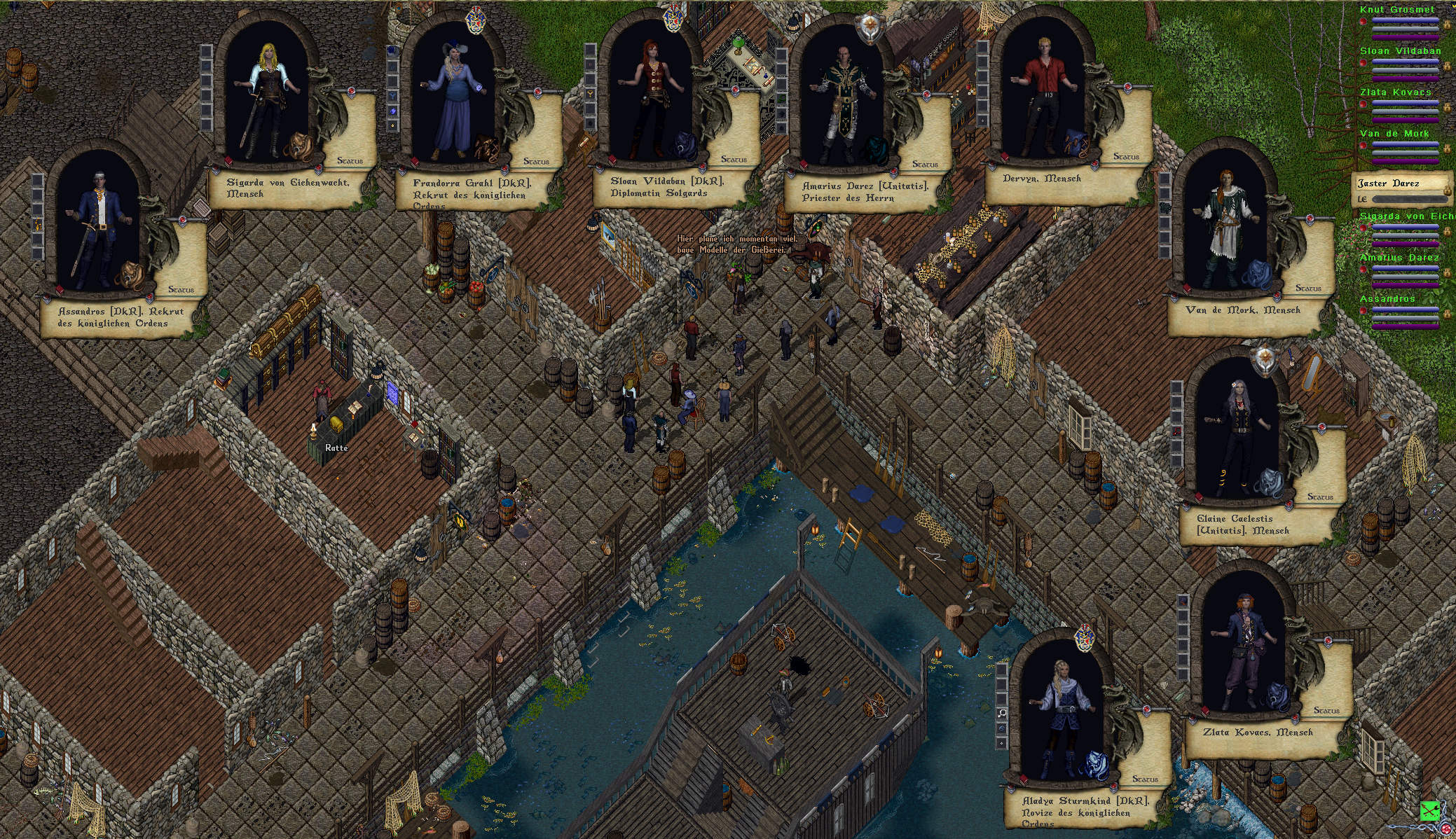View Status on Dervyn's paperdoll
This screenshot has height=839, width=1456.
tap(1126, 157)
